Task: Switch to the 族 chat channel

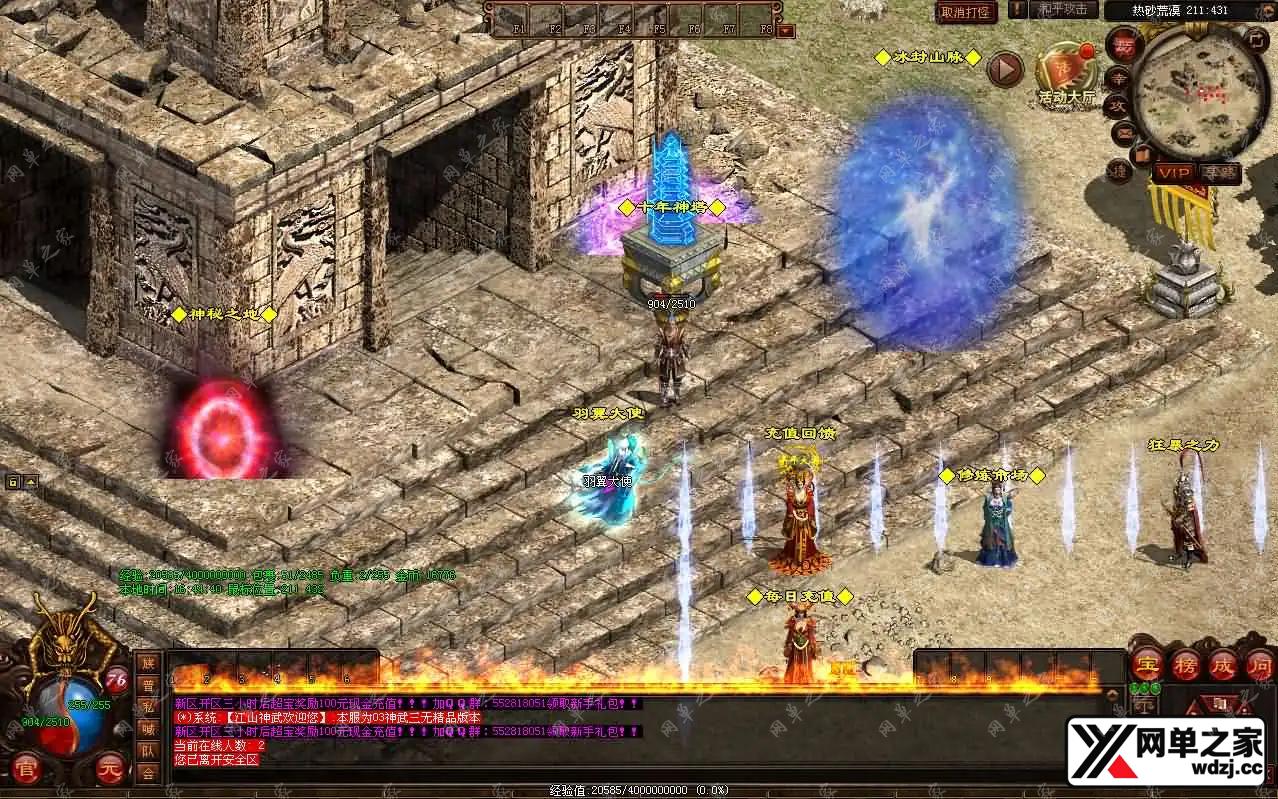Action: coord(148,664)
